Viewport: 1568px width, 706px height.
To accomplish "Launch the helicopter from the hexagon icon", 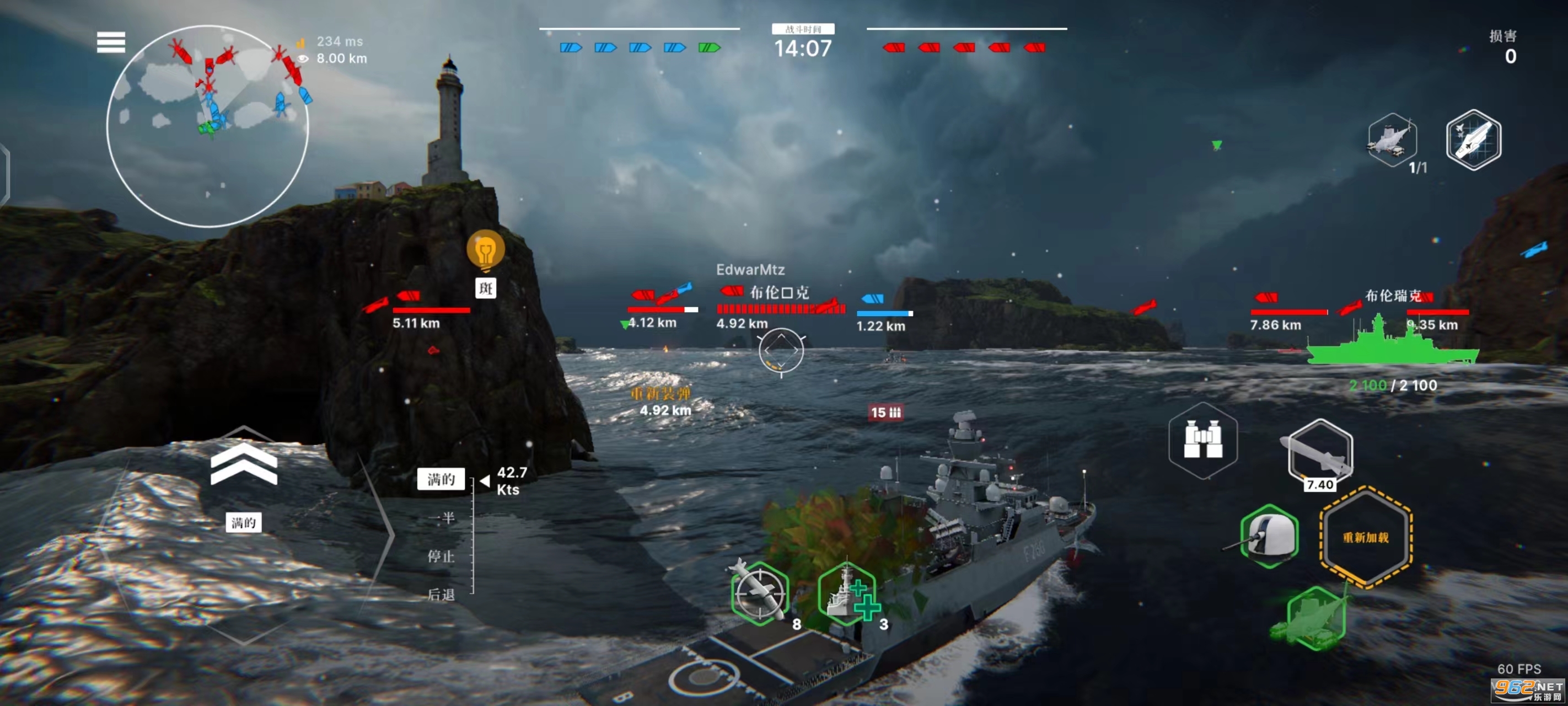I will (1392, 140).
